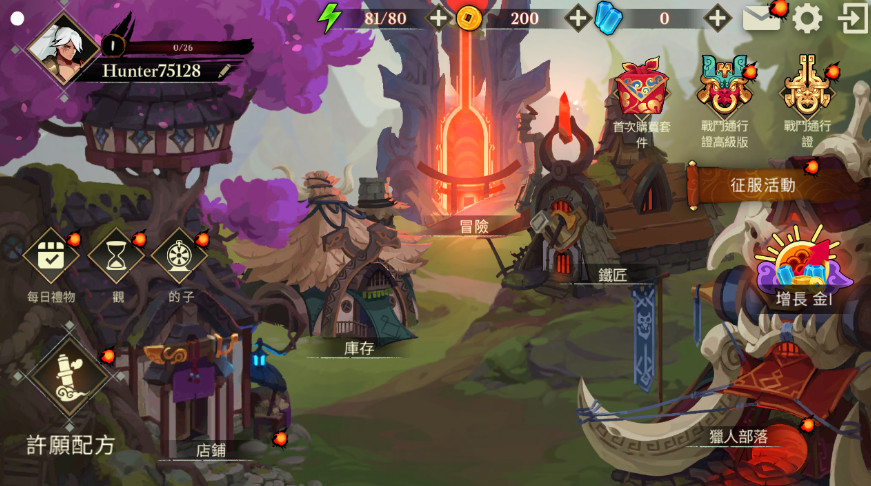Open the mail envelope inbox
Screen dimensions: 871x486
point(761,18)
